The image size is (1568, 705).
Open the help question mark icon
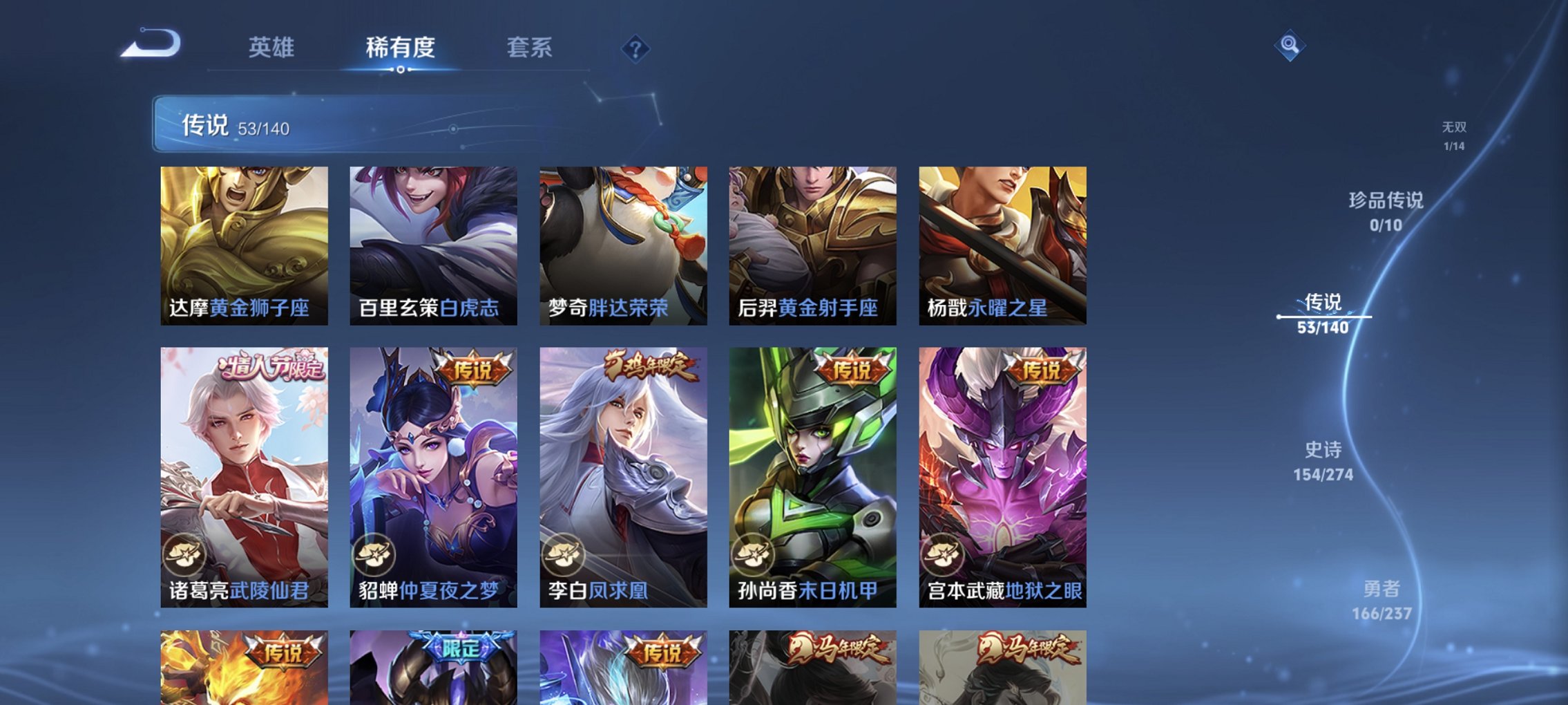tap(636, 48)
